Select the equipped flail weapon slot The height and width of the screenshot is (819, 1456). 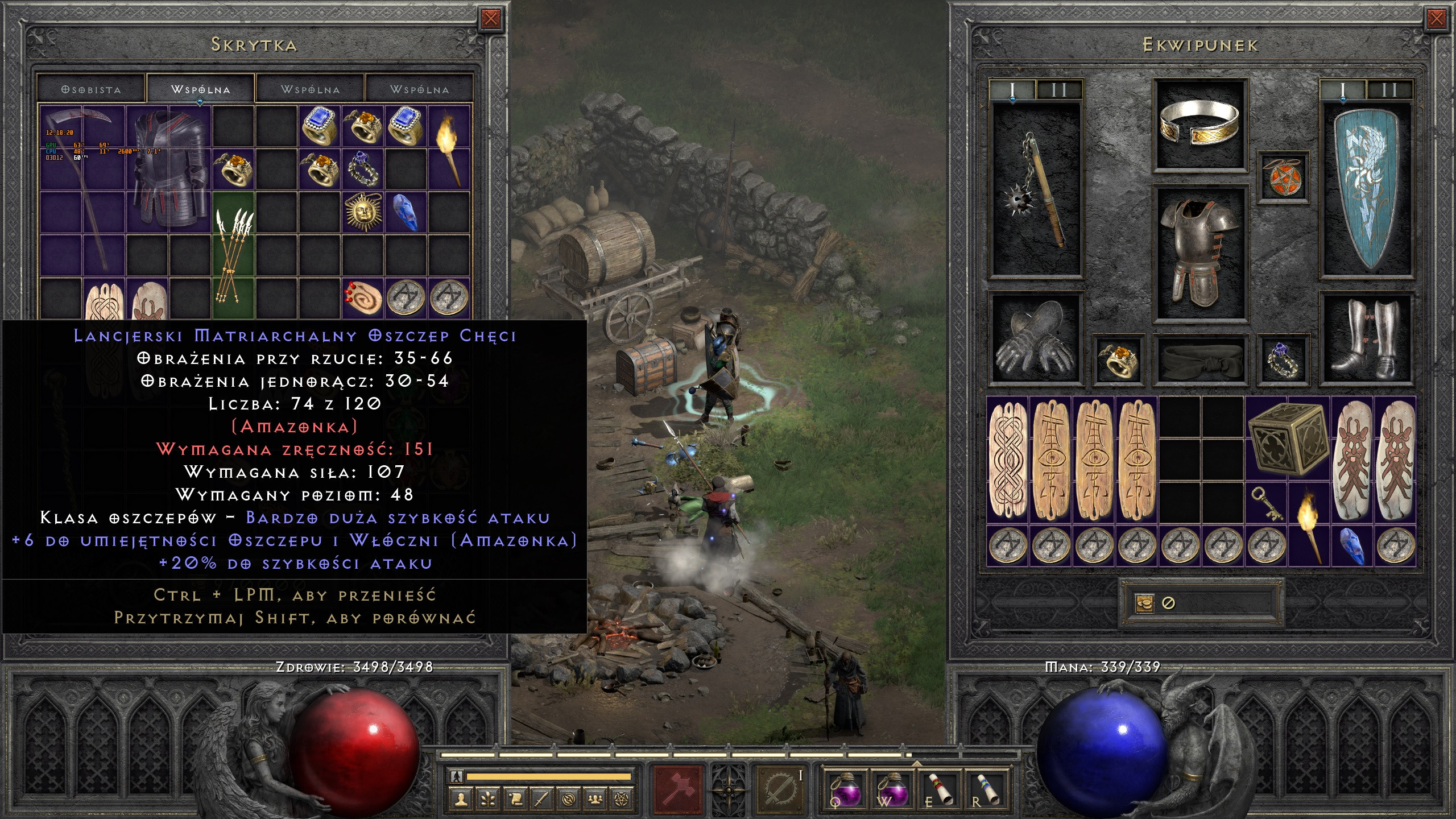coord(1035,191)
